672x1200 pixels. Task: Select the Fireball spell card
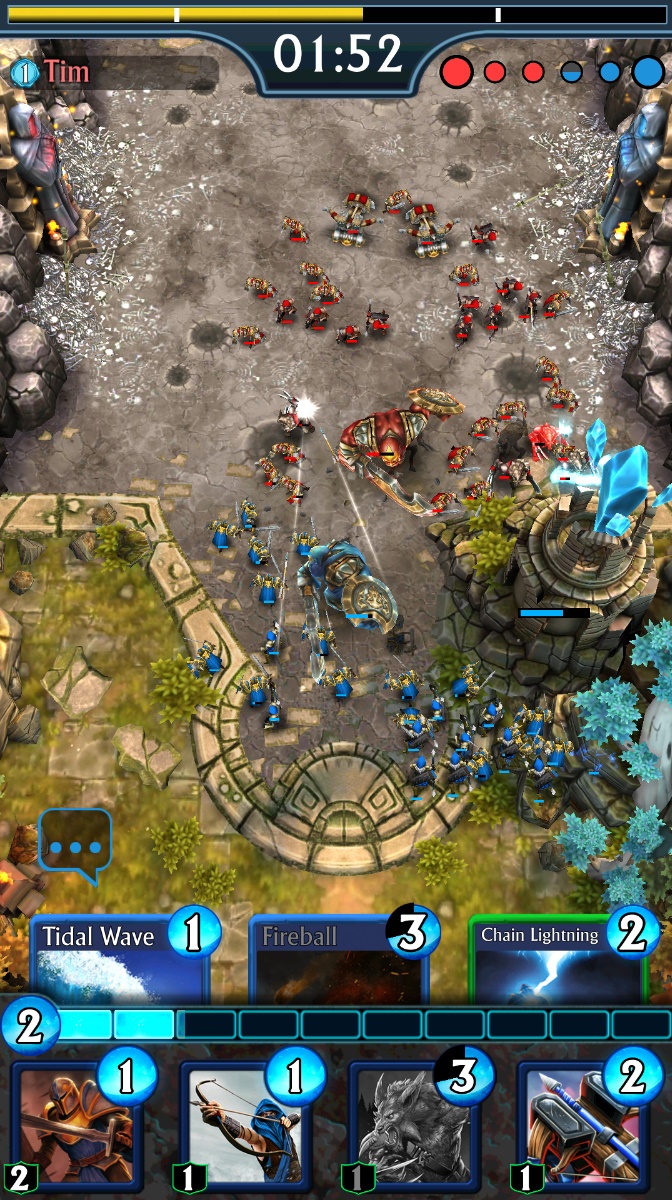[338, 962]
